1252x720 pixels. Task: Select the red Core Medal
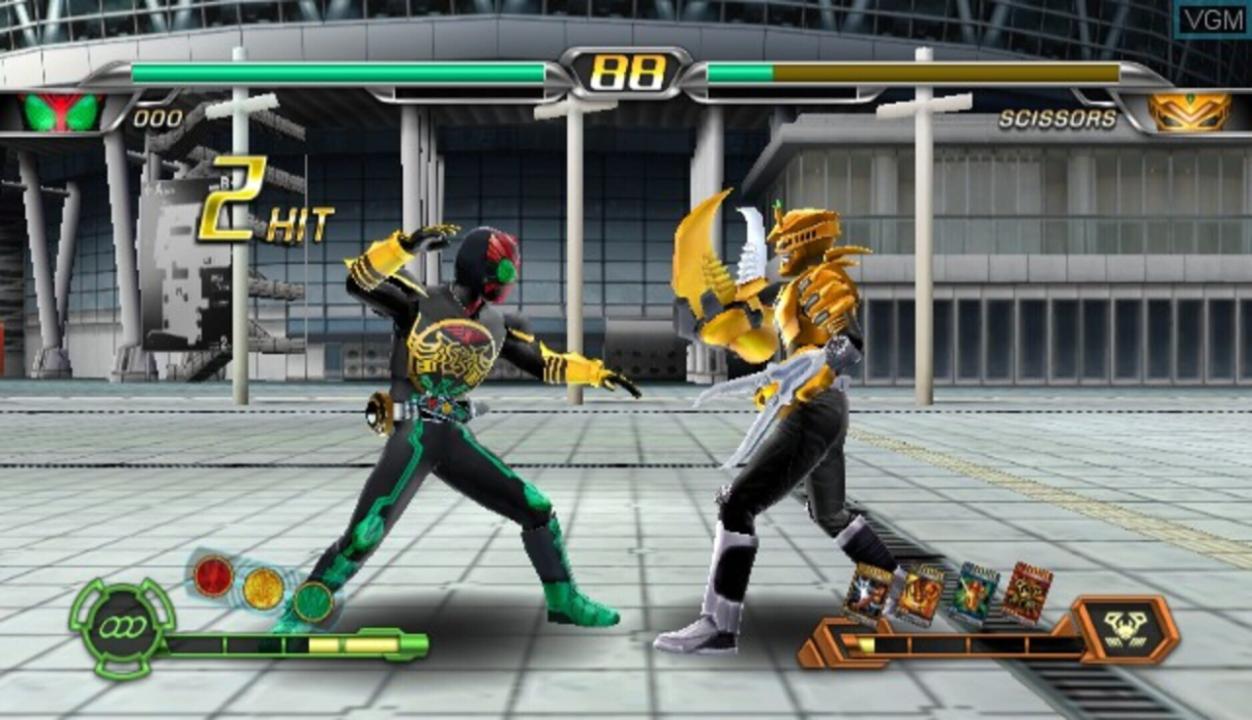pos(213,576)
